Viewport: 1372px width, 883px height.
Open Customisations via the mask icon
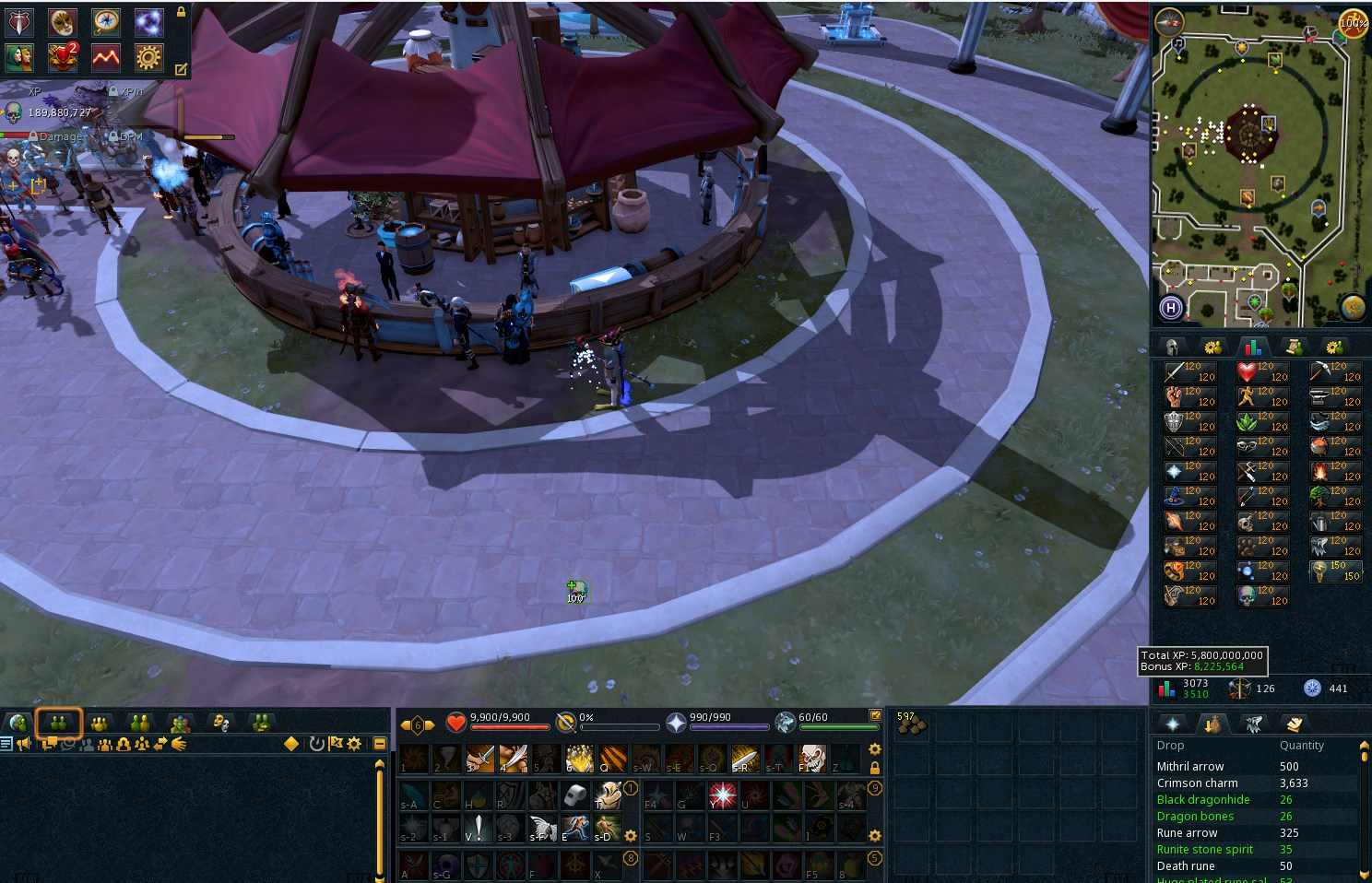click(62, 22)
